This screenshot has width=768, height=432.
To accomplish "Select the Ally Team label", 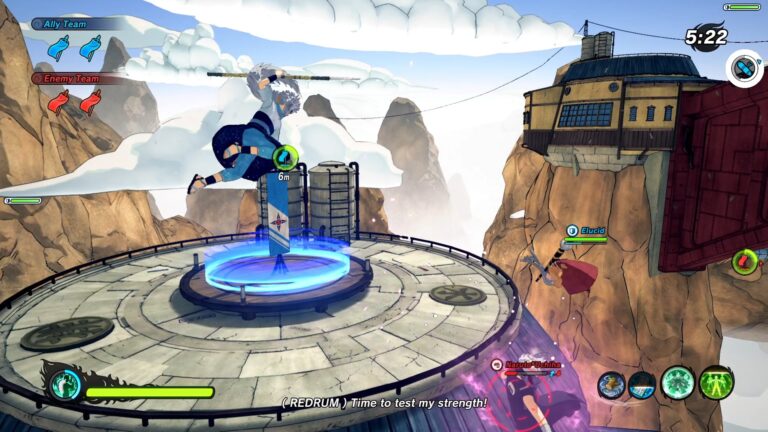I will [x=66, y=23].
